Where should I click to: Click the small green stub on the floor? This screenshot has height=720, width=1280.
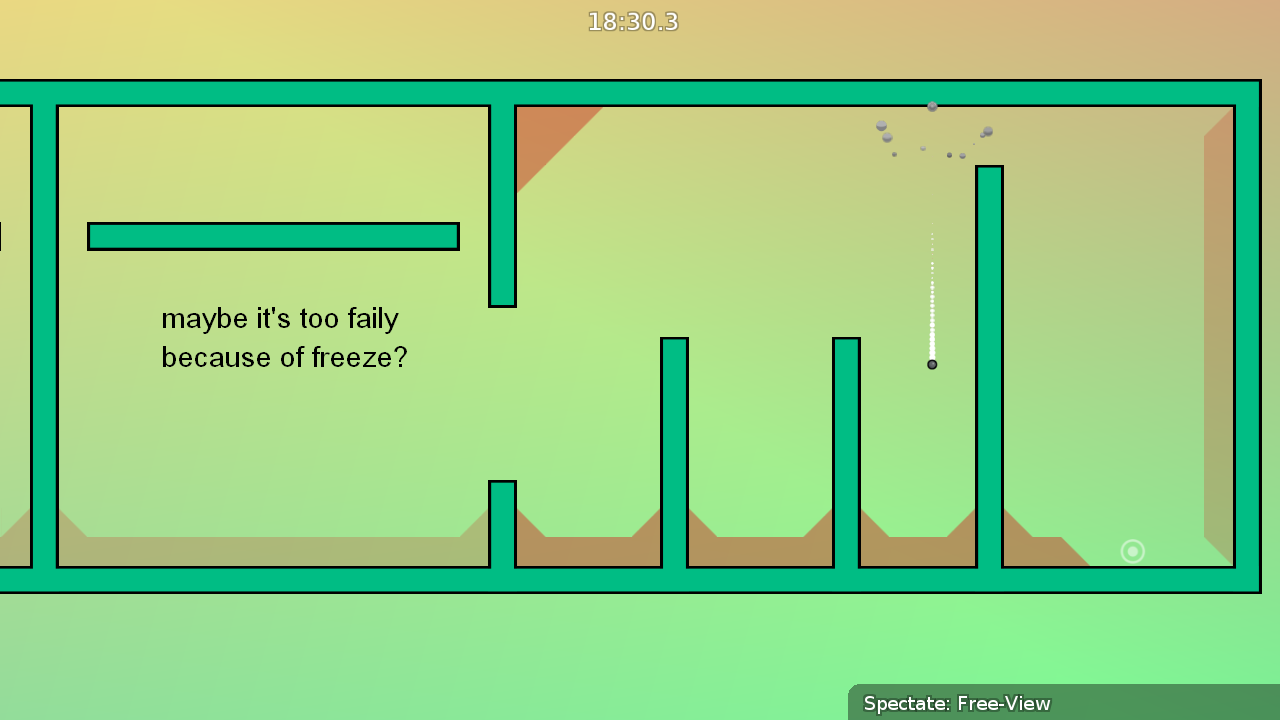[502, 520]
